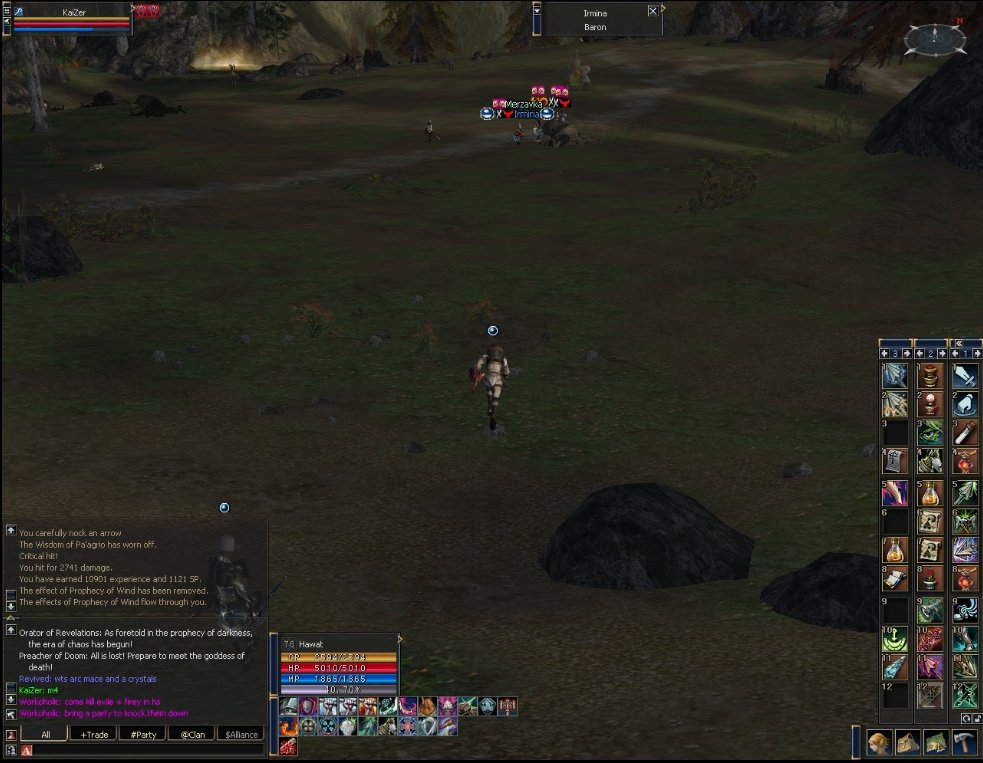Click the hammer icon in the bottom menu

click(963, 743)
